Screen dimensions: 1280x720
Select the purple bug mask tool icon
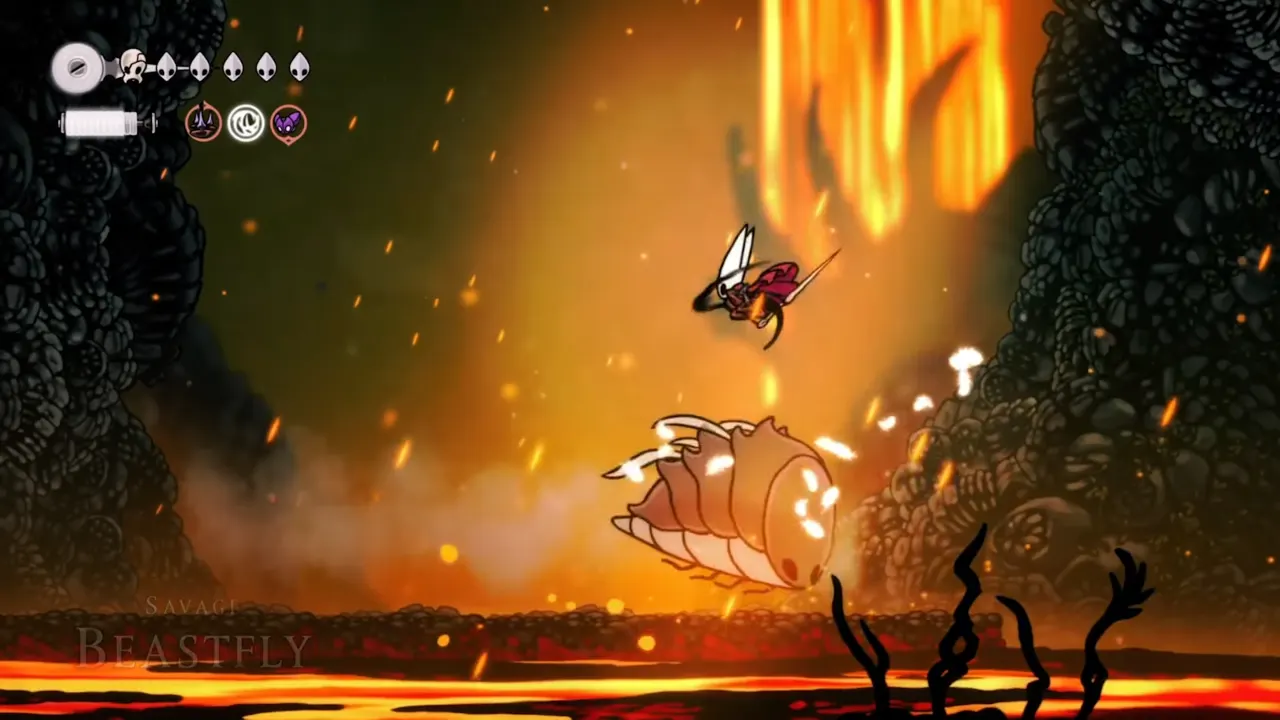click(288, 123)
